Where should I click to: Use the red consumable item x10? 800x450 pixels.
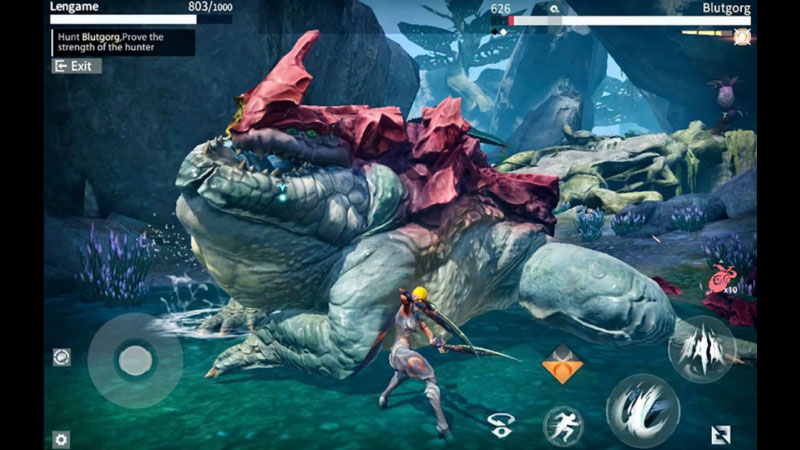tap(721, 280)
